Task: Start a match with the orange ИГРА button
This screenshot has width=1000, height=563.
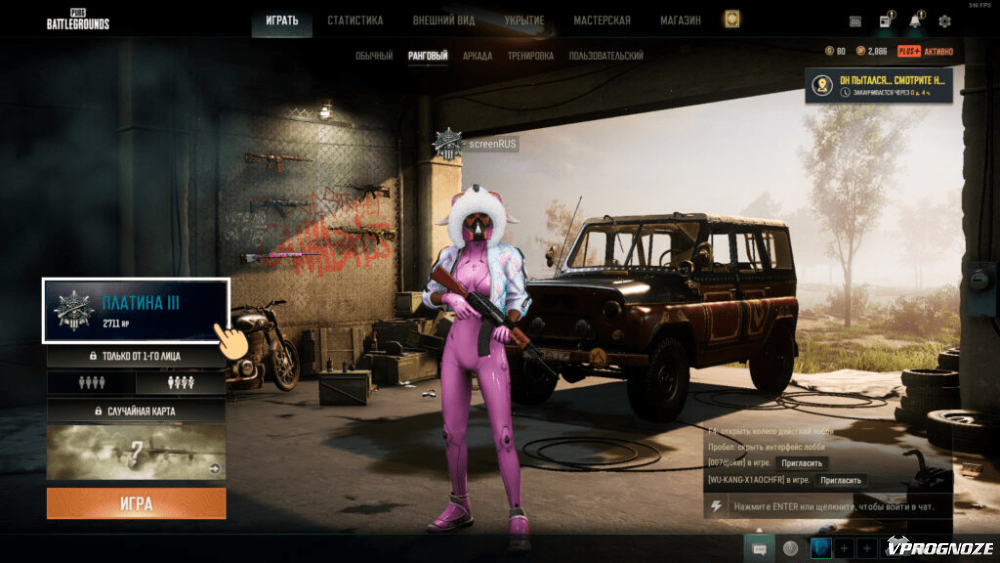Action: [x=136, y=503]
